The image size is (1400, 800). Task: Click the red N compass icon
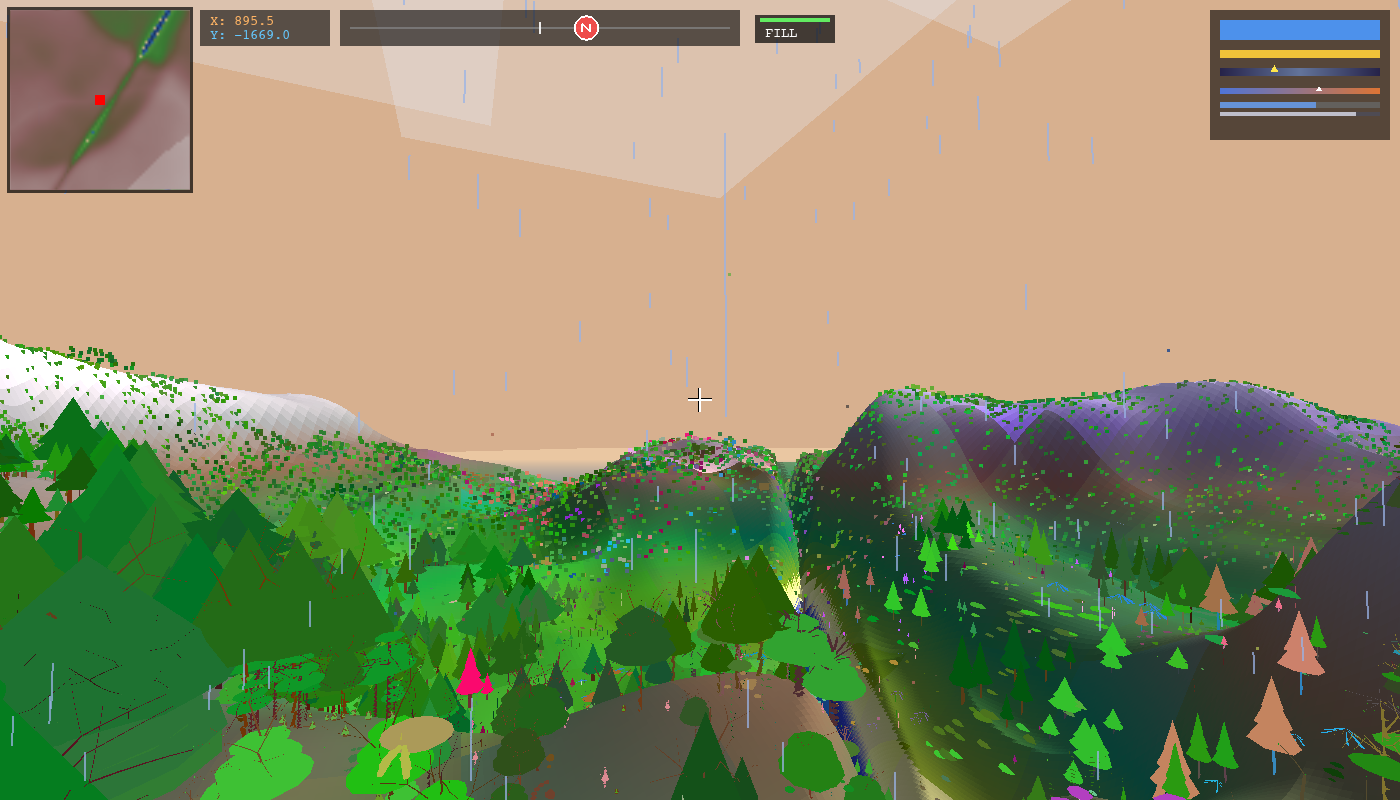pos(584,28)
